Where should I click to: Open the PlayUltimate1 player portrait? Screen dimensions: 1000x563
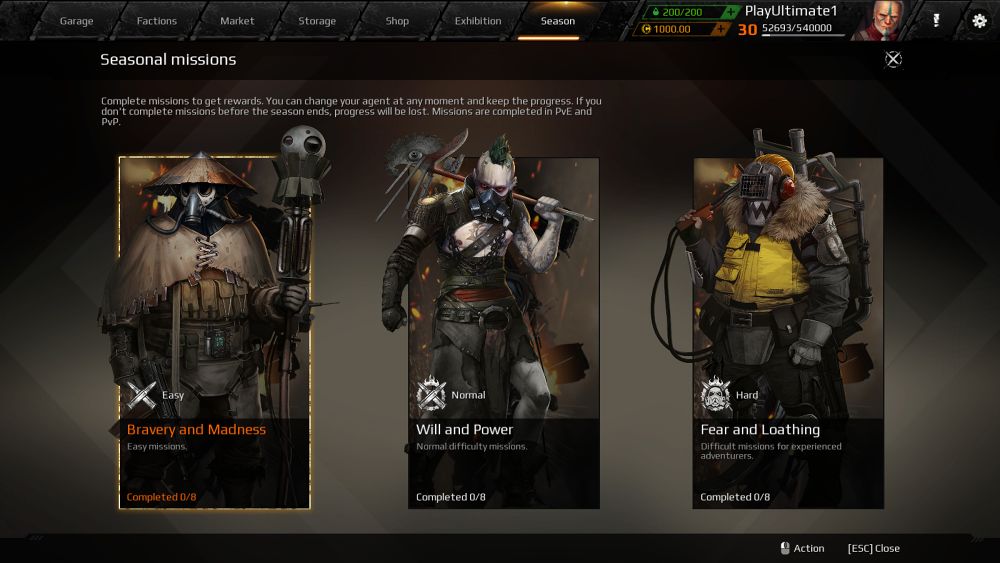click(882, 20)
